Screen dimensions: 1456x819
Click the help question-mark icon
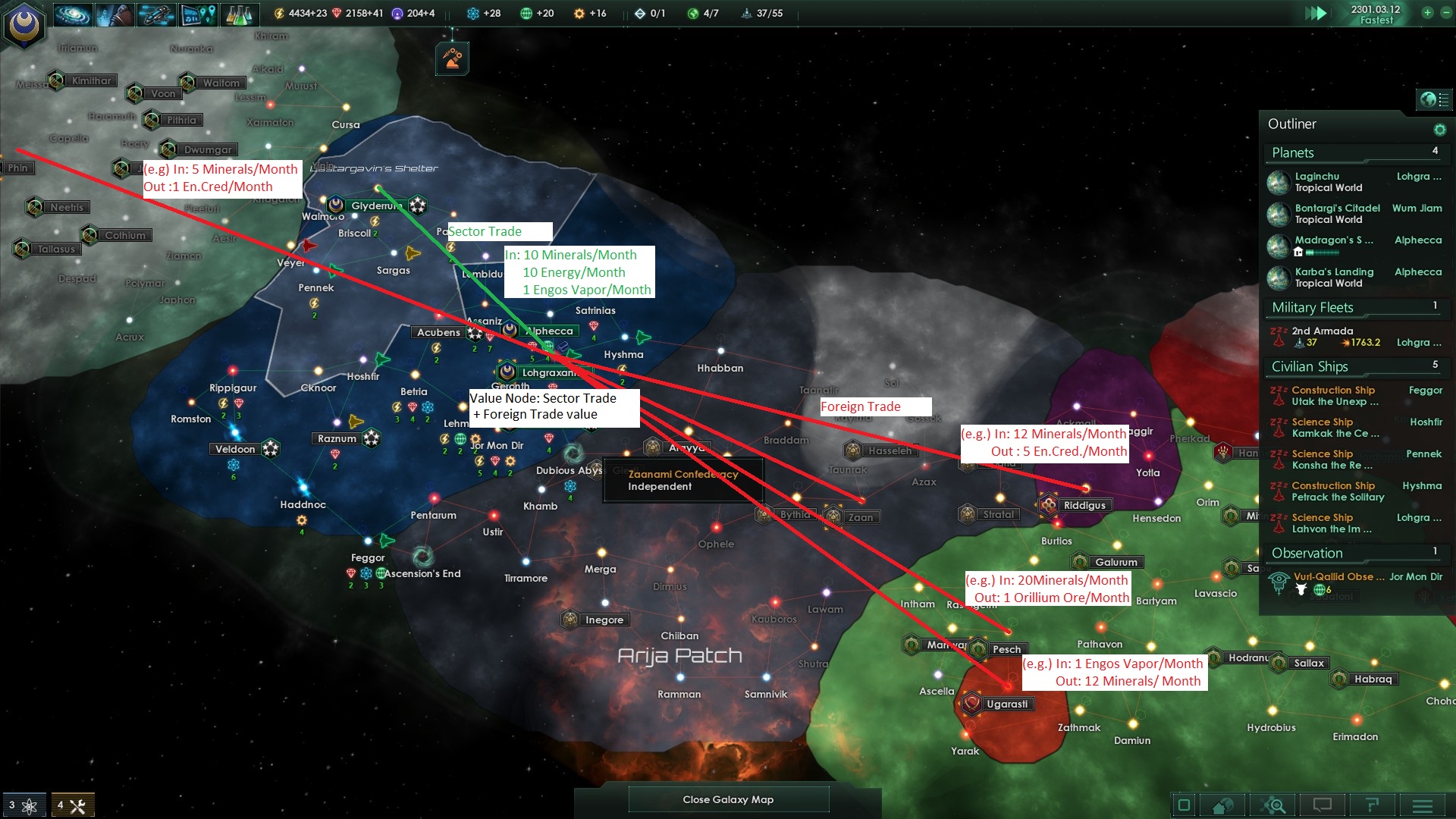[1373, 805]
